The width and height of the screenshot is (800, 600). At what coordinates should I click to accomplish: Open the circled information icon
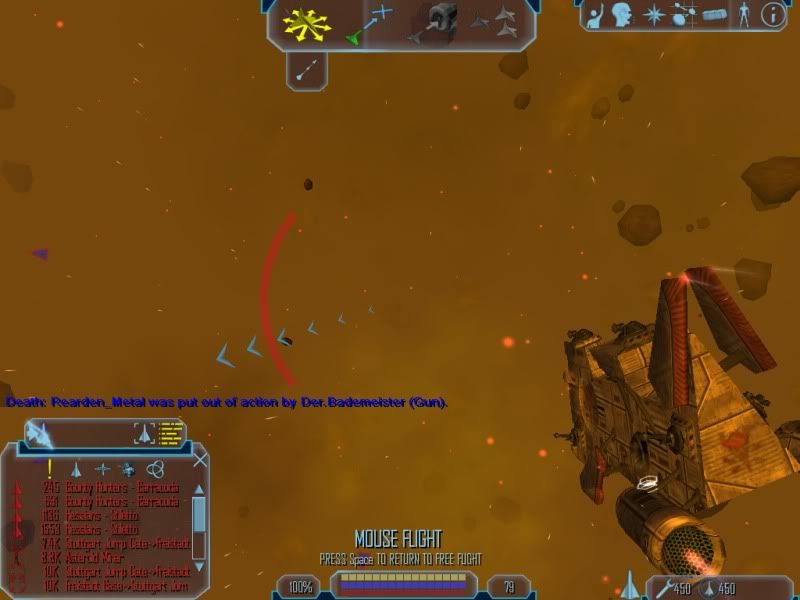click(x=772, y=15)
